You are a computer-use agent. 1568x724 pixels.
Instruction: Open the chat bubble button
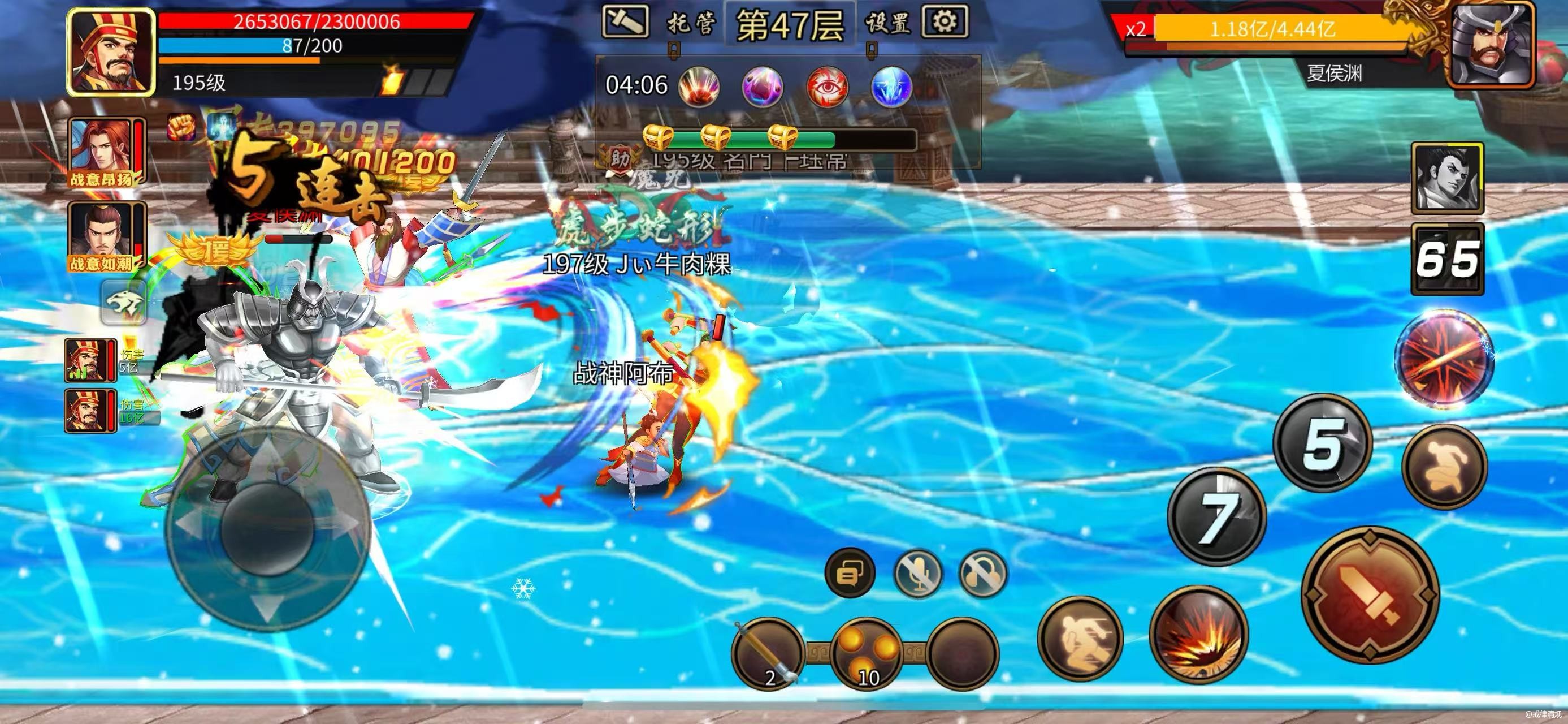tap(850, 573)
